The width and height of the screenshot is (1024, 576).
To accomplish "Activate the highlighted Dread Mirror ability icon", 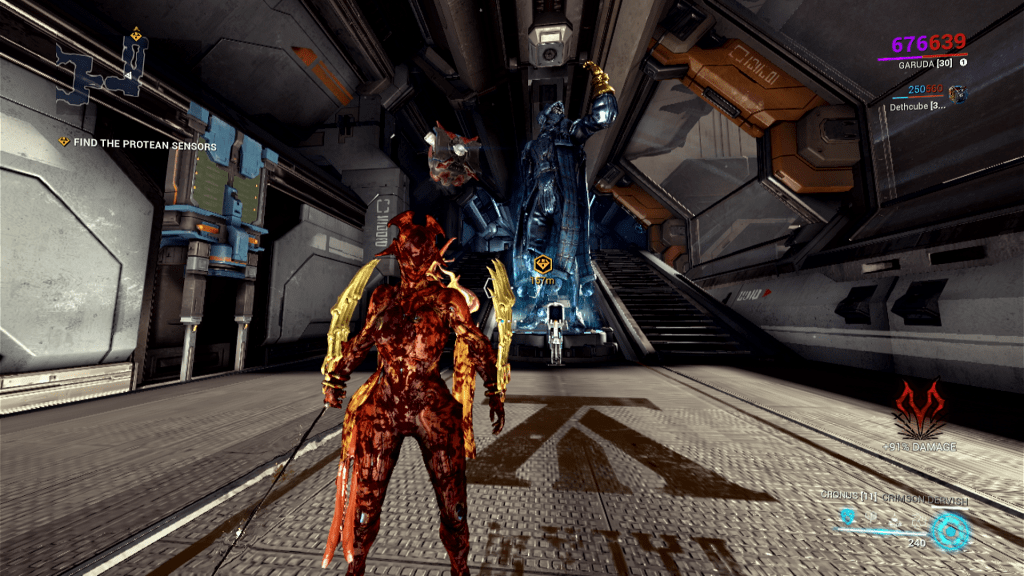I will [848, 516].
